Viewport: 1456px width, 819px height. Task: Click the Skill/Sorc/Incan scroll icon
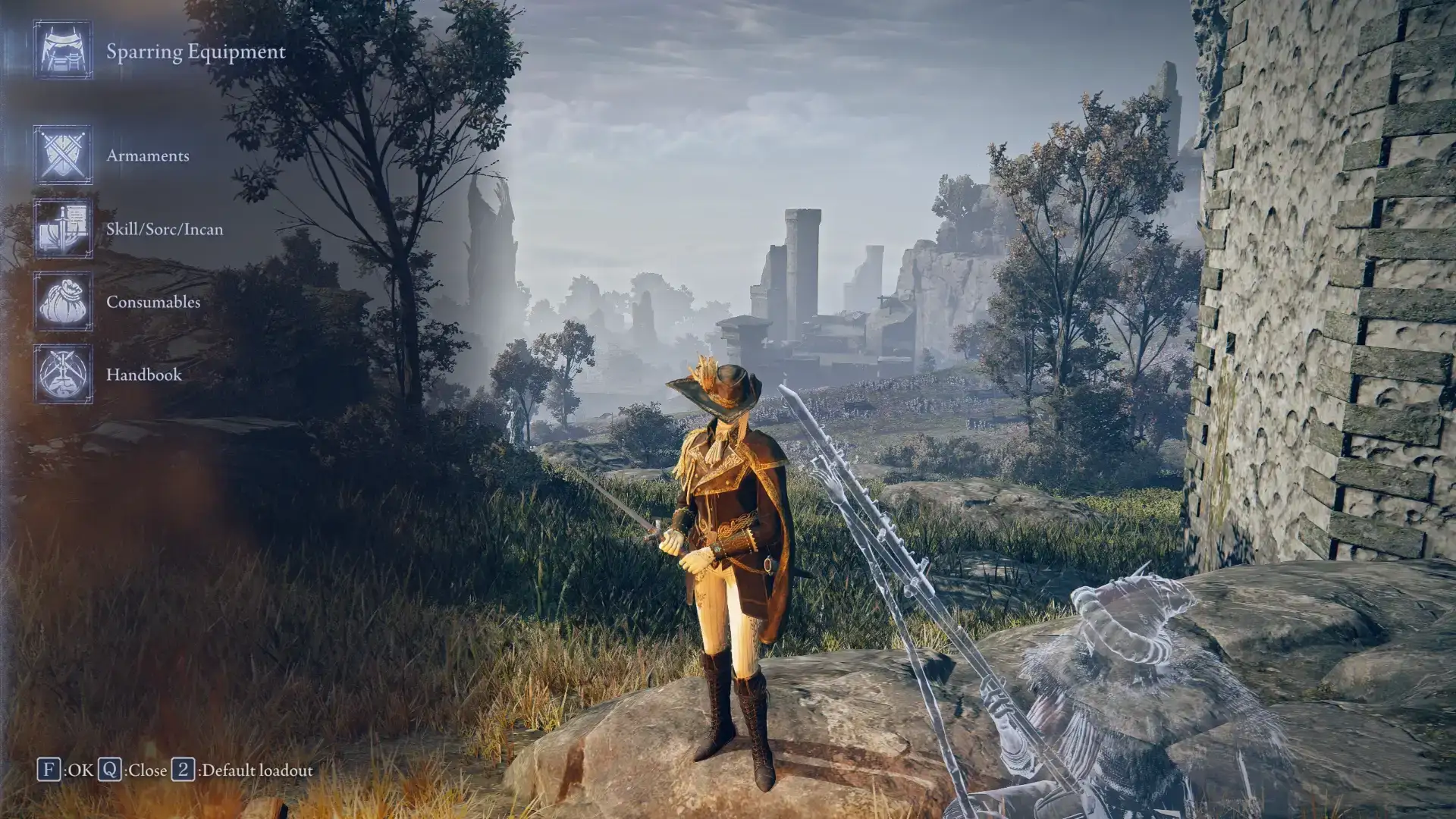coord(63,228)
